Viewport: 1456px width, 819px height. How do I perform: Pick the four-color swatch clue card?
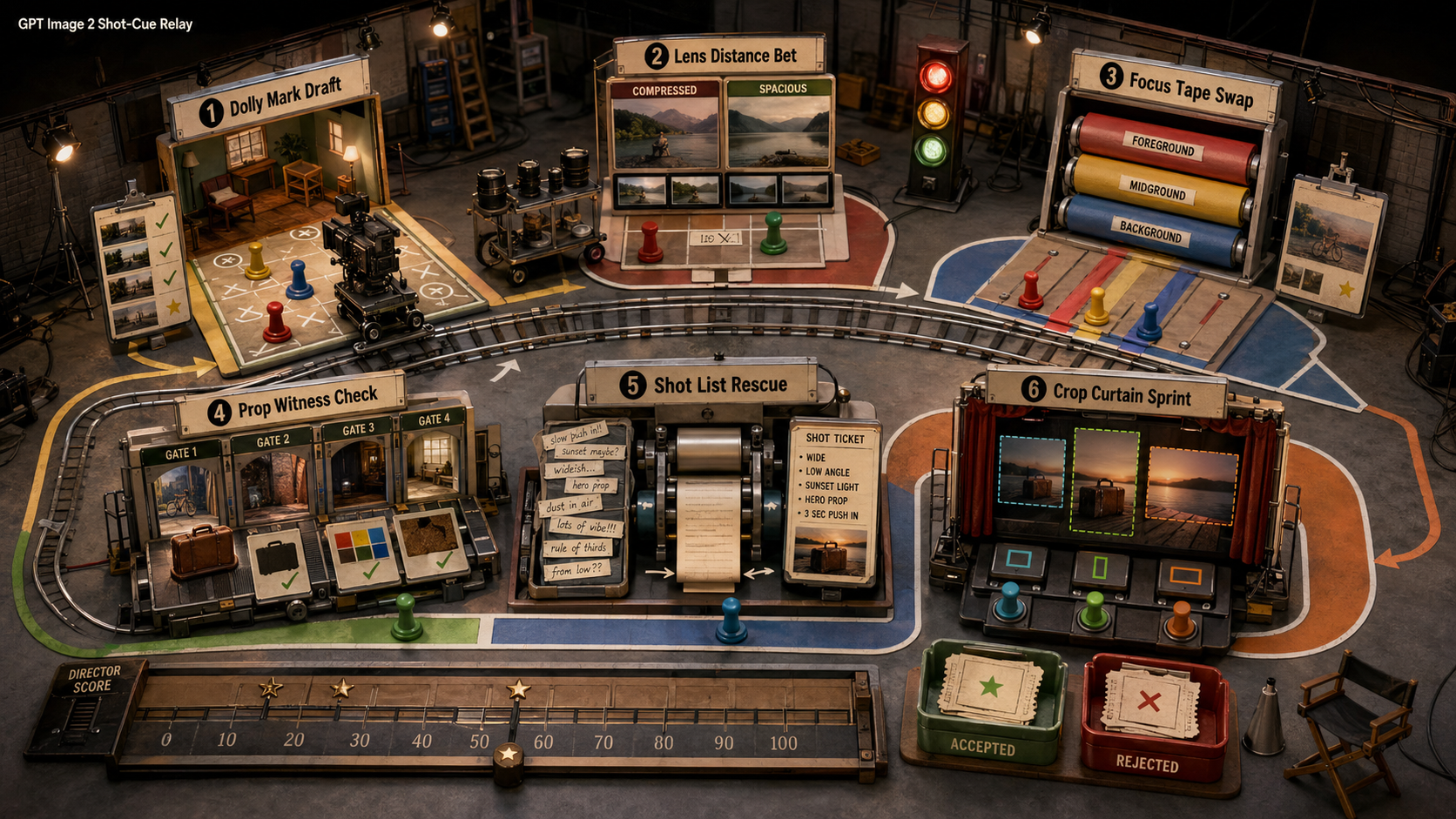(x=361, y=550)
